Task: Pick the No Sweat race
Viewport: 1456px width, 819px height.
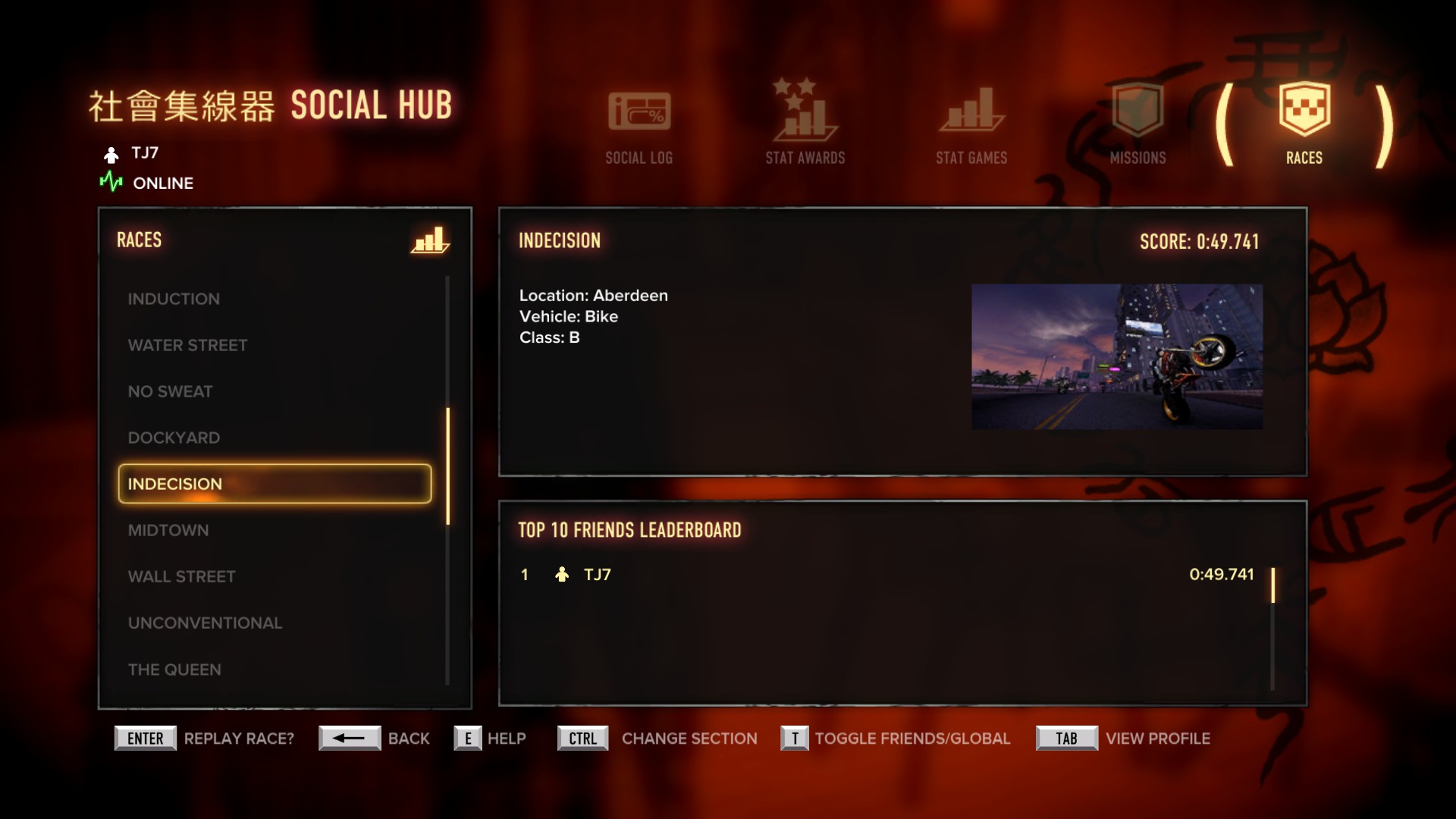Action: [x=170, y=391]
